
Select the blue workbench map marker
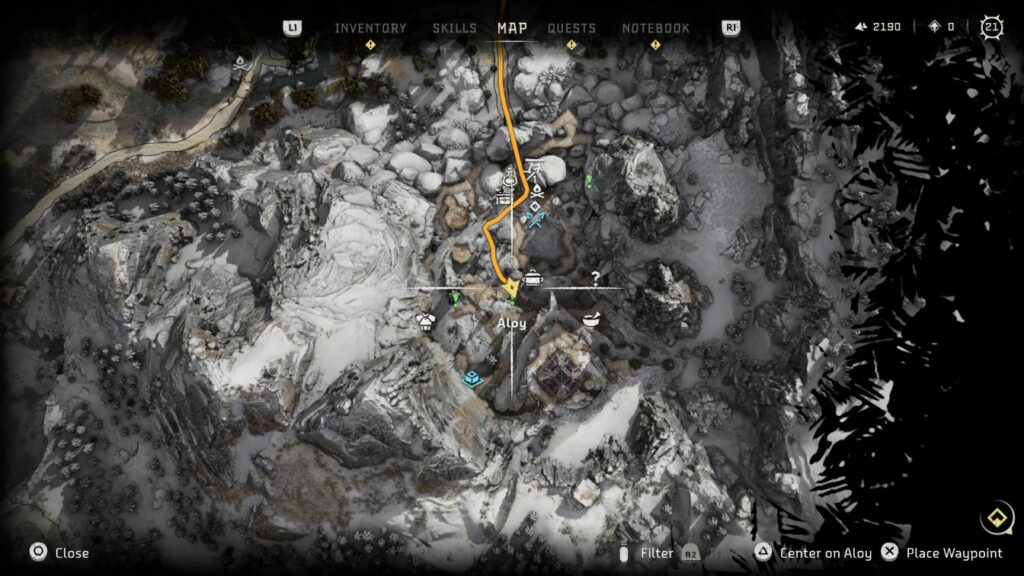472,379
